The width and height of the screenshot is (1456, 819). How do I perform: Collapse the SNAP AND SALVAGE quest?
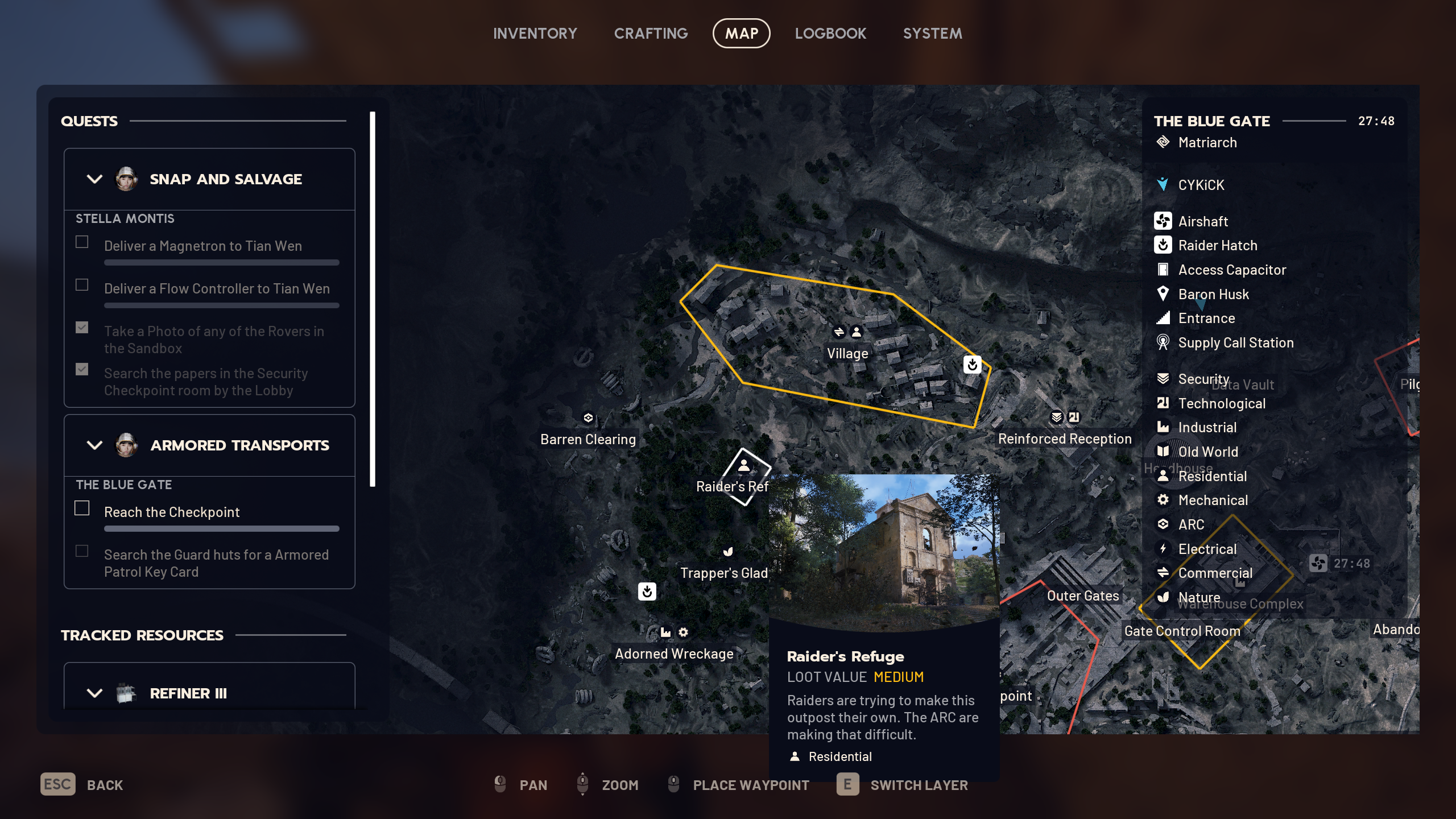point(94,179)
